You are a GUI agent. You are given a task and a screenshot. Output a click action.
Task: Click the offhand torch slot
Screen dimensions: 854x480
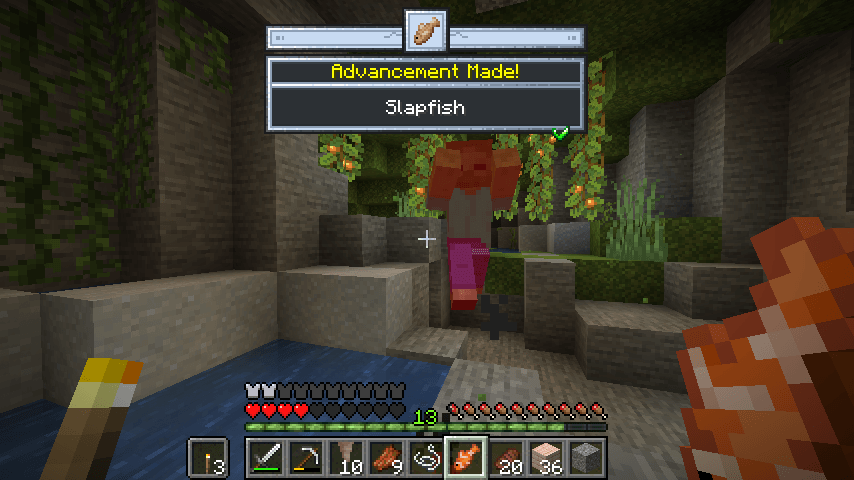(208, 458)
